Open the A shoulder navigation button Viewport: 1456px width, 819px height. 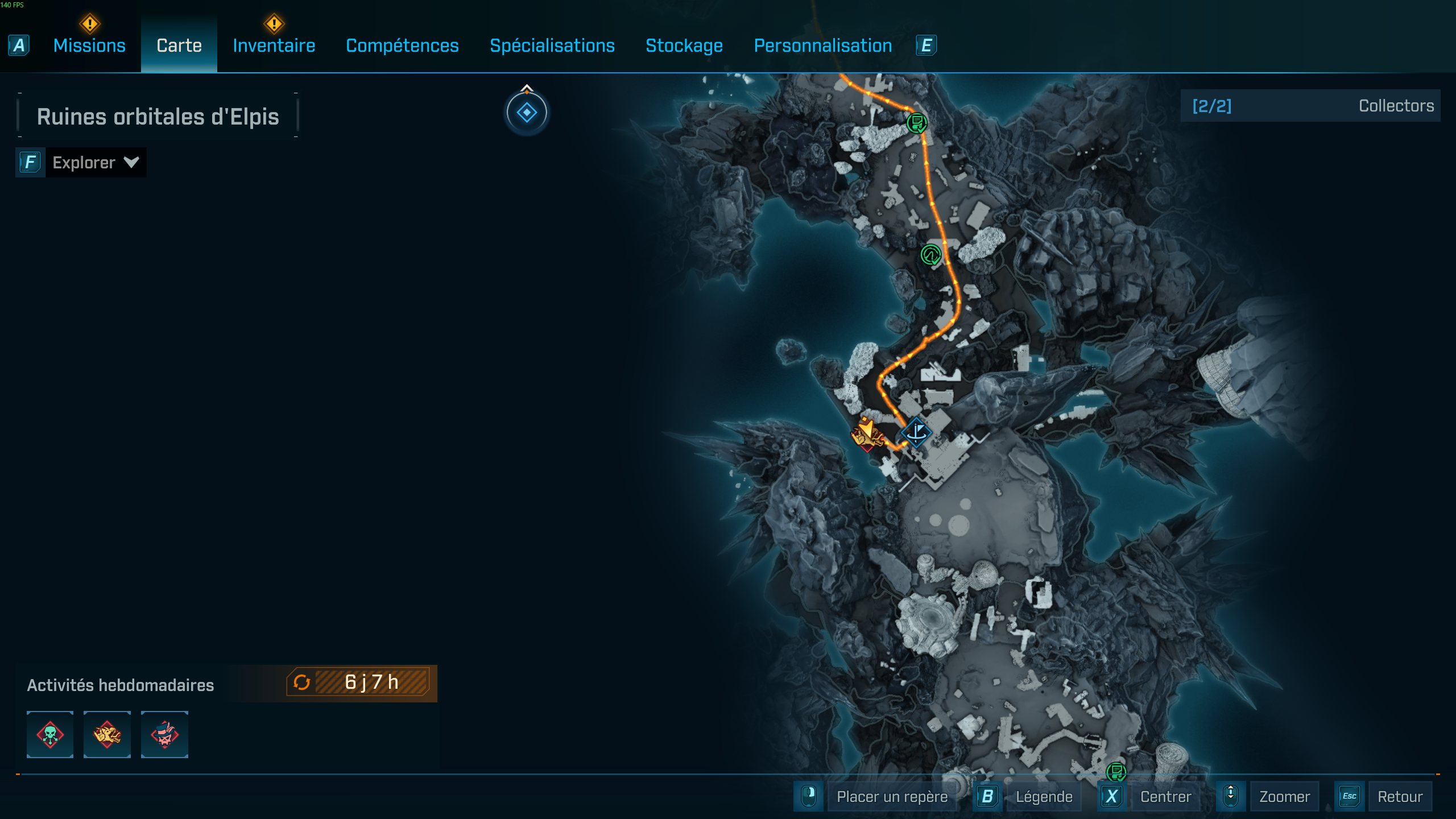[19, 45]
